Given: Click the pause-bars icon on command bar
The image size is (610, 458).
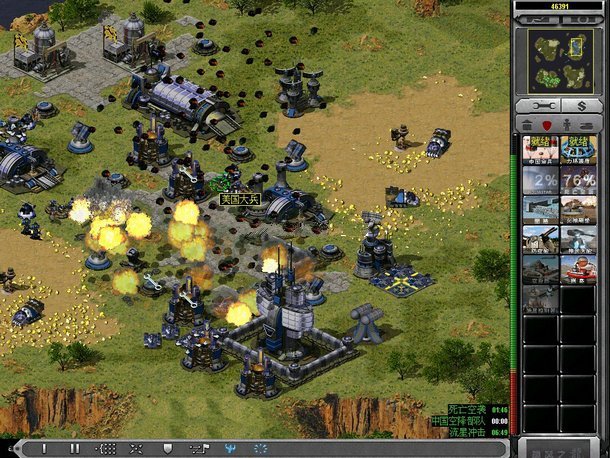Looking at the screenshot, I should (73, 449).
